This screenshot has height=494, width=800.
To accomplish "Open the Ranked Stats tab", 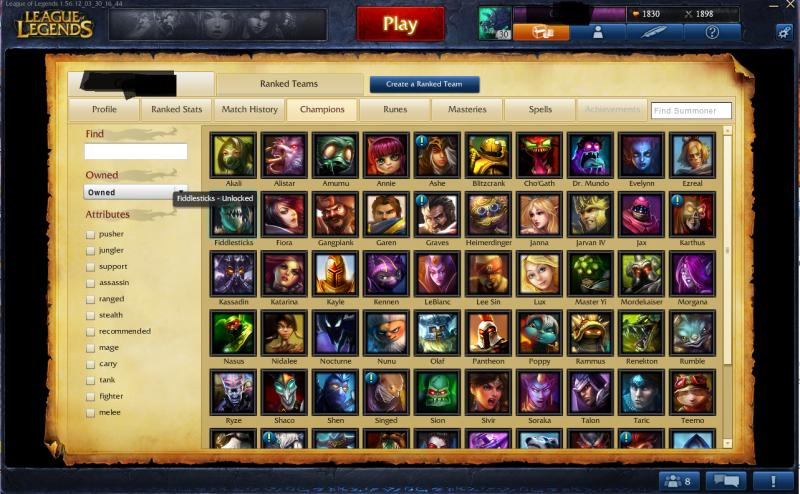I will click(x=177, y=110).
